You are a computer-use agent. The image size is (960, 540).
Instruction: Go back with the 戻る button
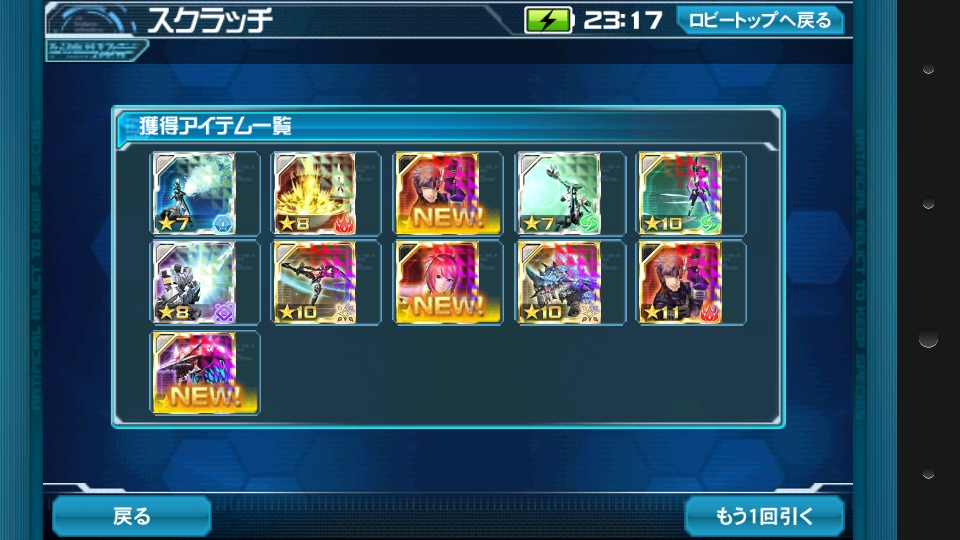(x=131, y=516)
